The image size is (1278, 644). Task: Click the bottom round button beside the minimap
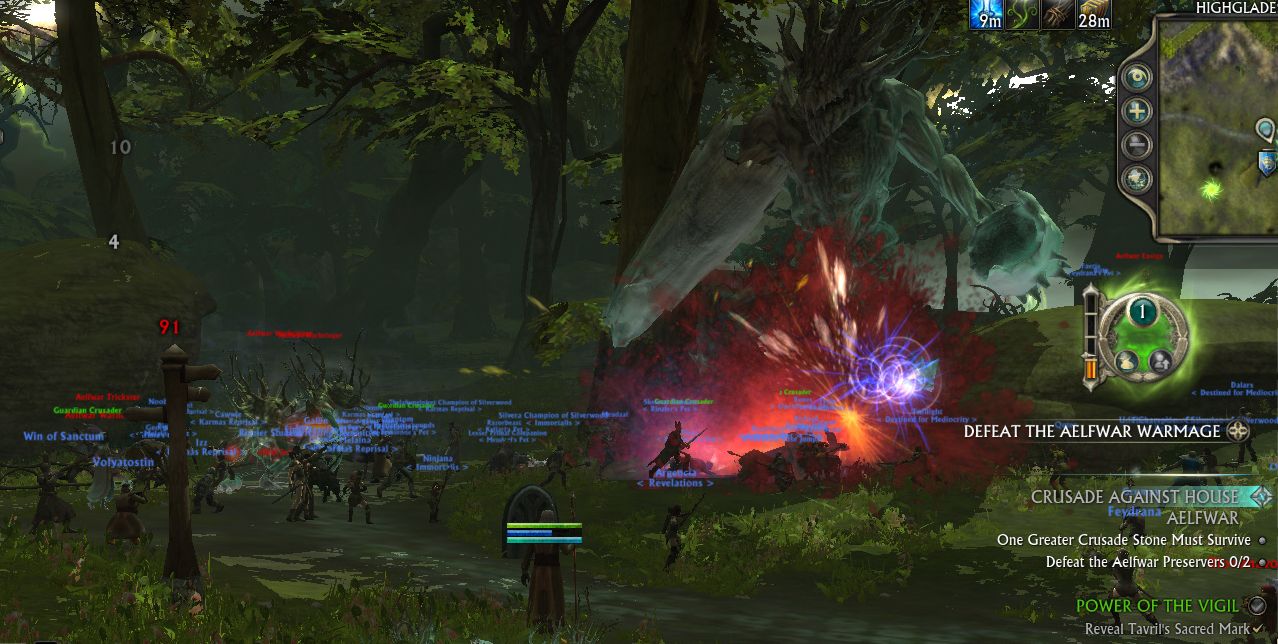[x=1137, y=179]
